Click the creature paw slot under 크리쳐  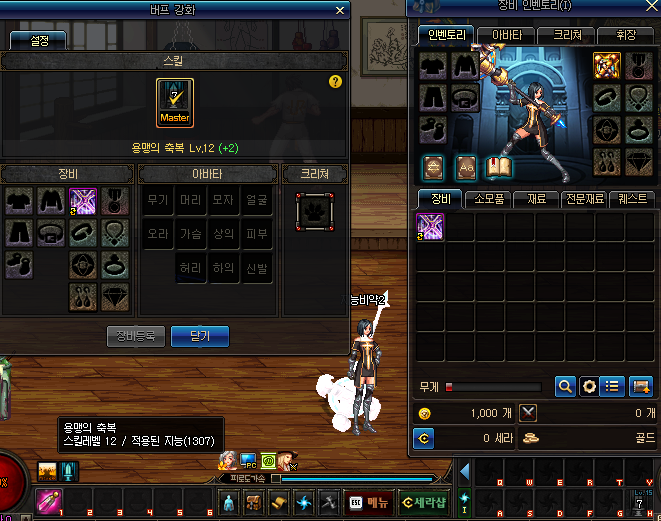click(x=313, y=213)
